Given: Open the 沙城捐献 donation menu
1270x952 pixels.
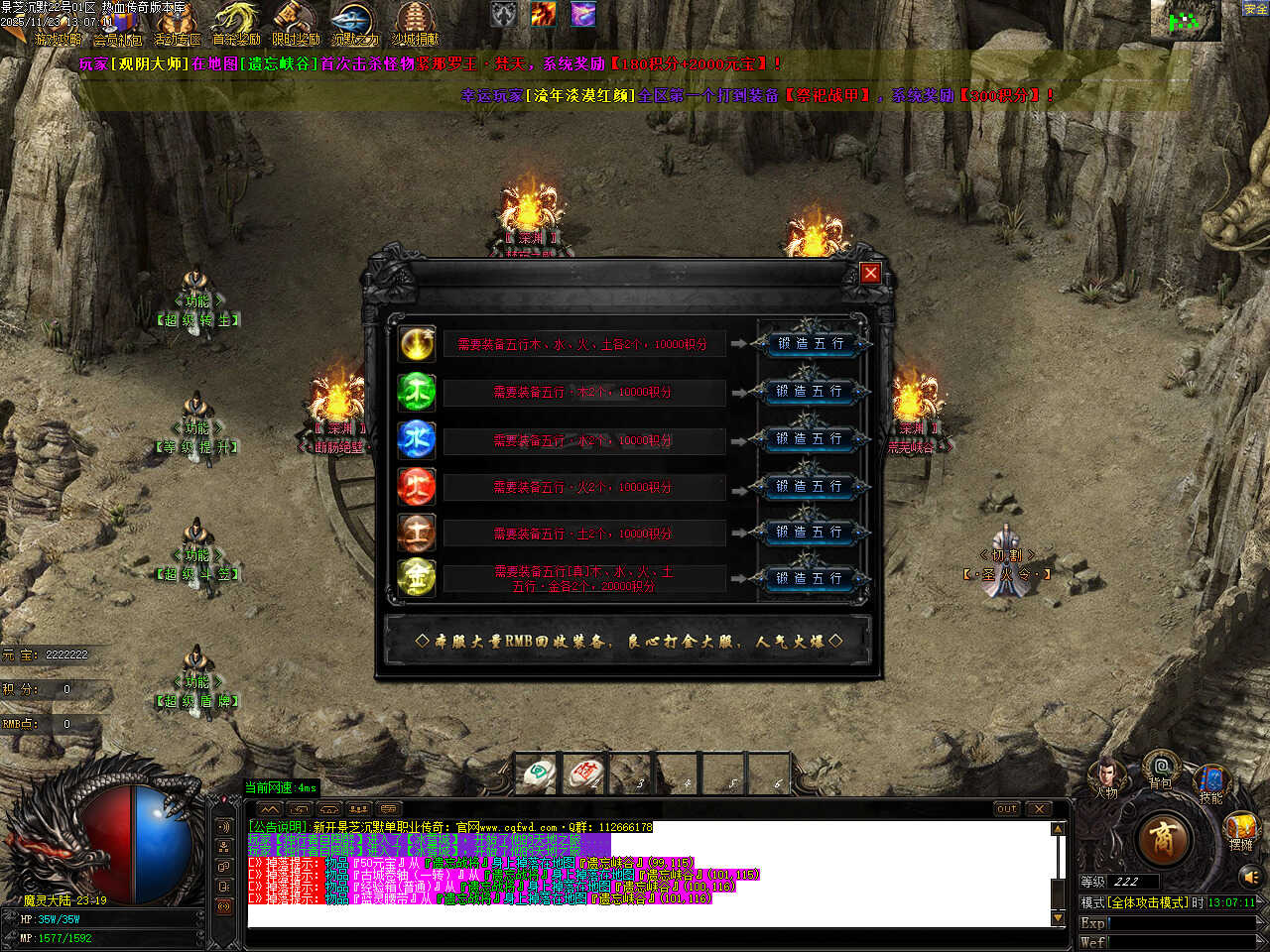Looking at the screenshot, I should (415, 26).
